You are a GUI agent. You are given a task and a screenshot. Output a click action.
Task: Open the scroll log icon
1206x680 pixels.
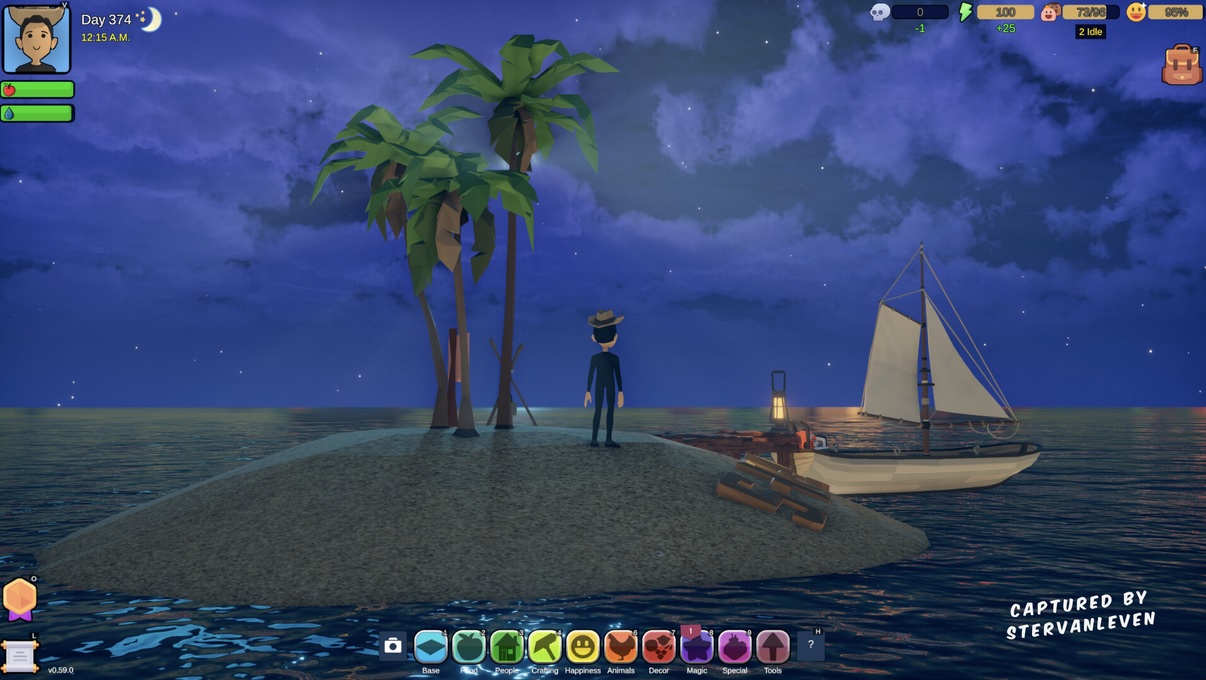[x=19, y=656]
